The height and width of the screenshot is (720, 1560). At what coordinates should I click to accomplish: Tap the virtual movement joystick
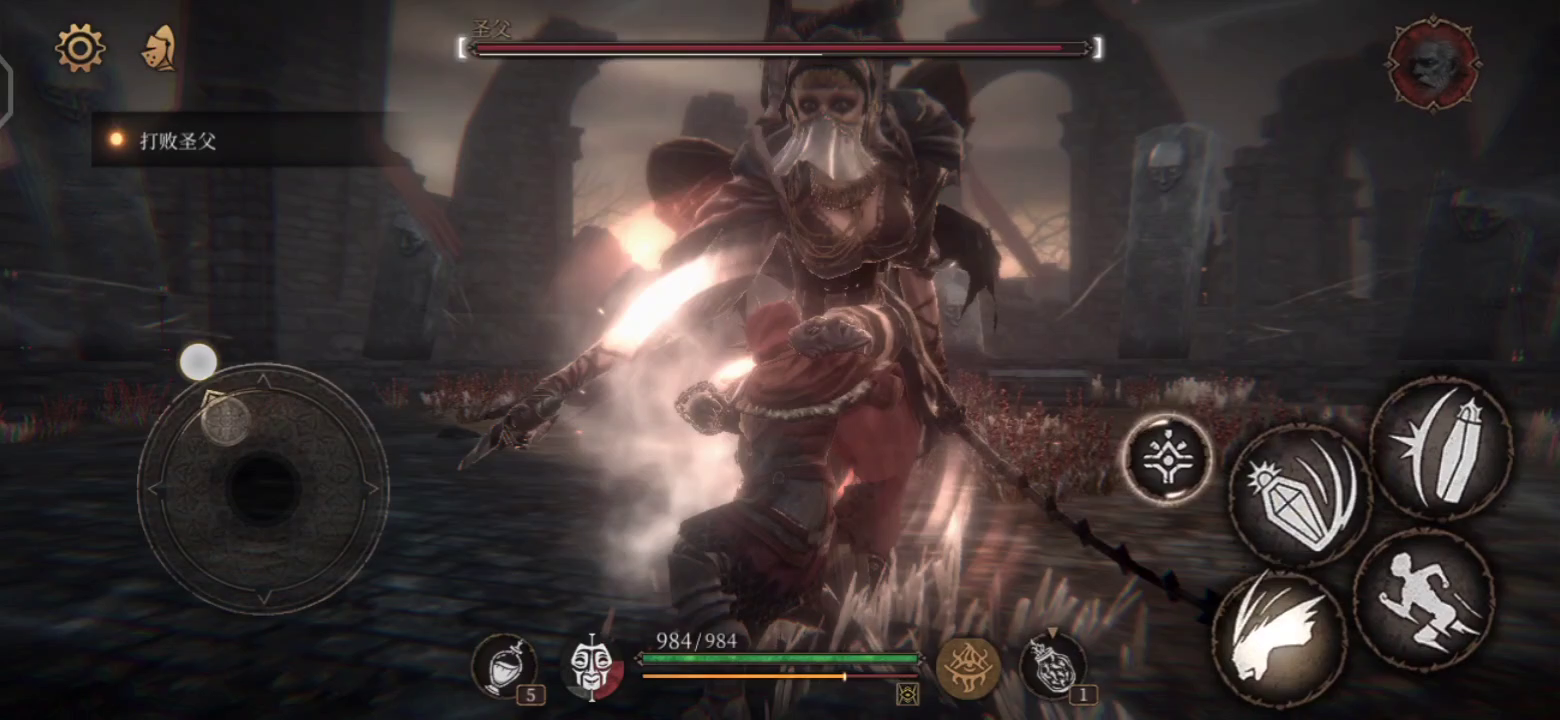[263, 488]
